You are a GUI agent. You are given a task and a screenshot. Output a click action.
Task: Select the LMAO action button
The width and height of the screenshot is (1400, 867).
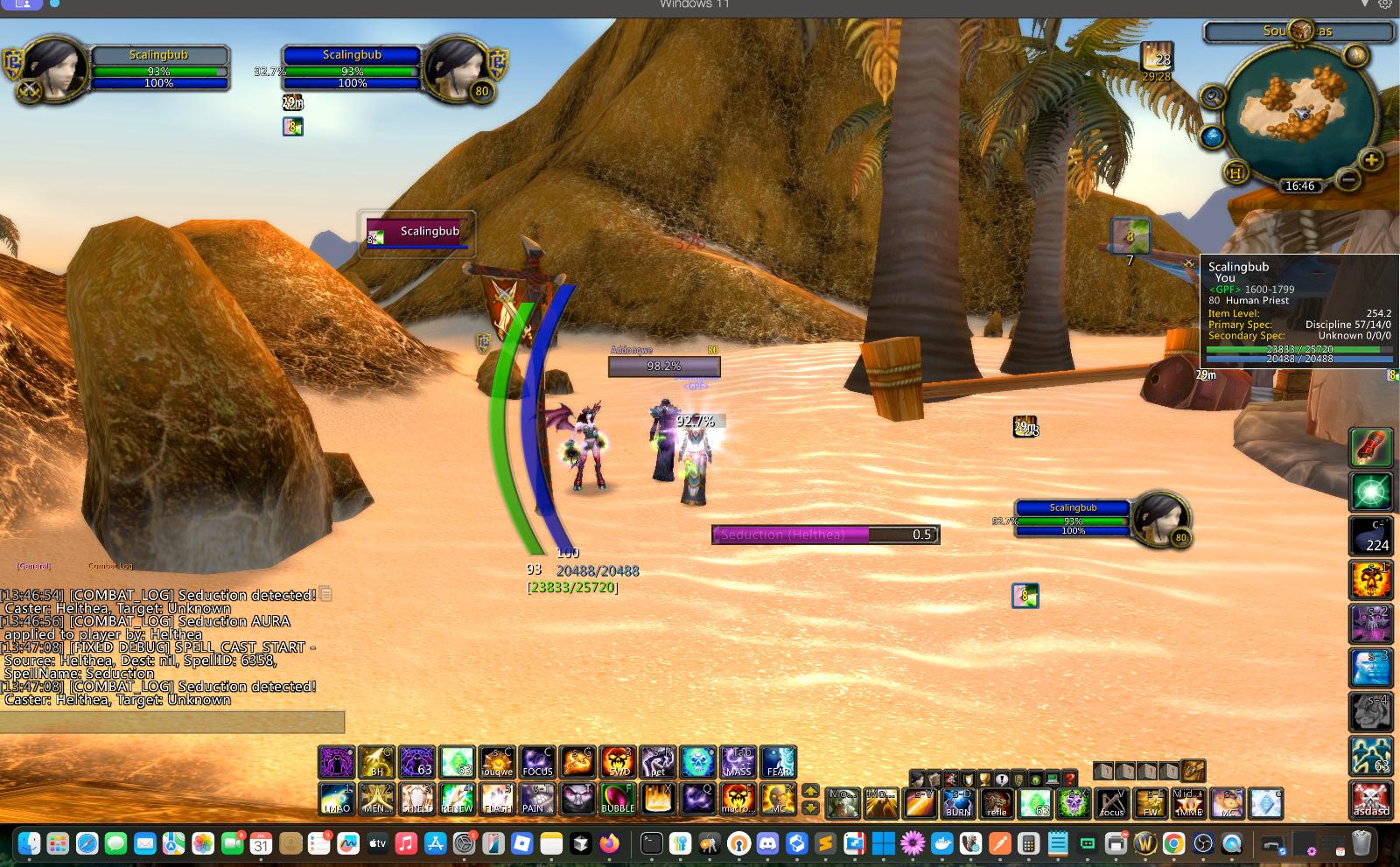pos(336,799)
